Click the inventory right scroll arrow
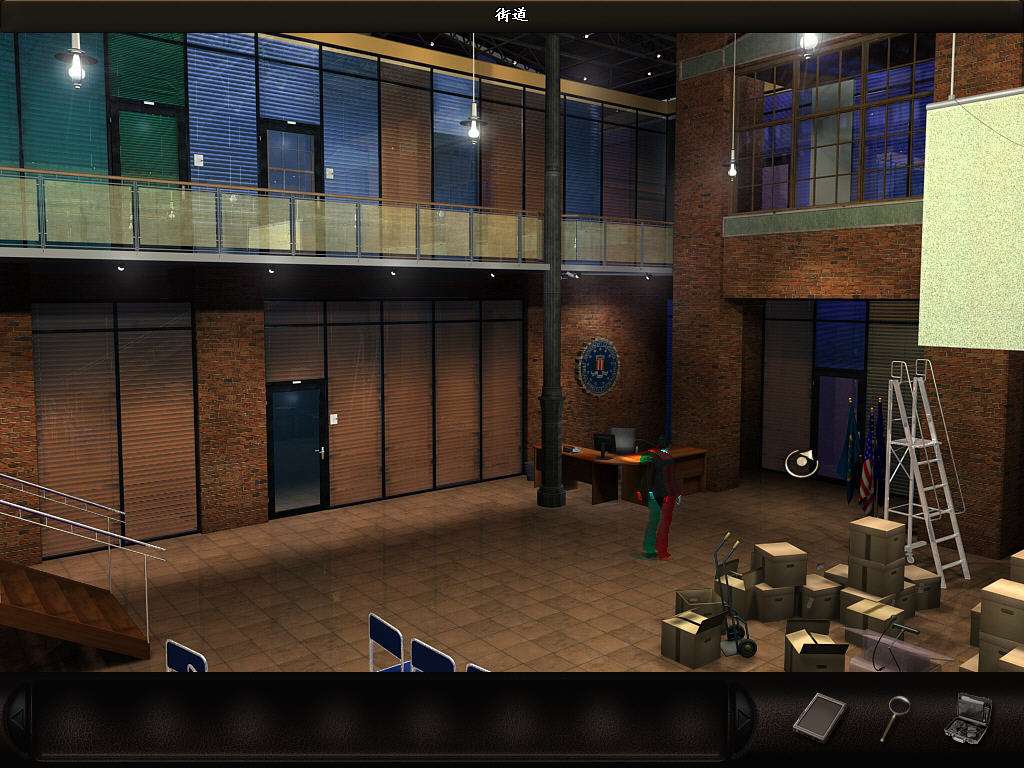Image resolution: width=1024 pixels, height=768 pixels. (x=743, y=717)
